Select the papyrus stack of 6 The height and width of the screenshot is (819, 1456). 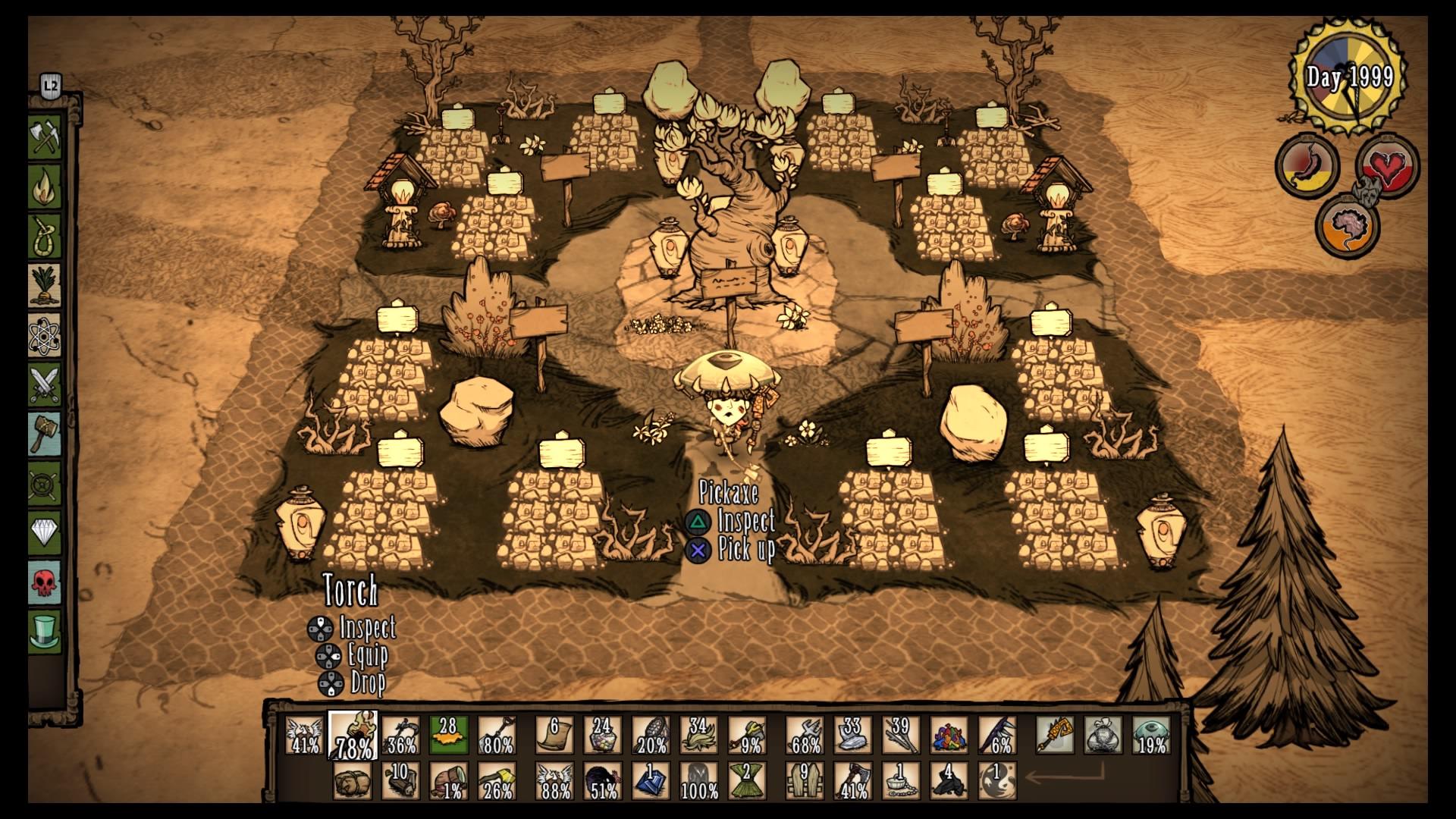(554, 735)
